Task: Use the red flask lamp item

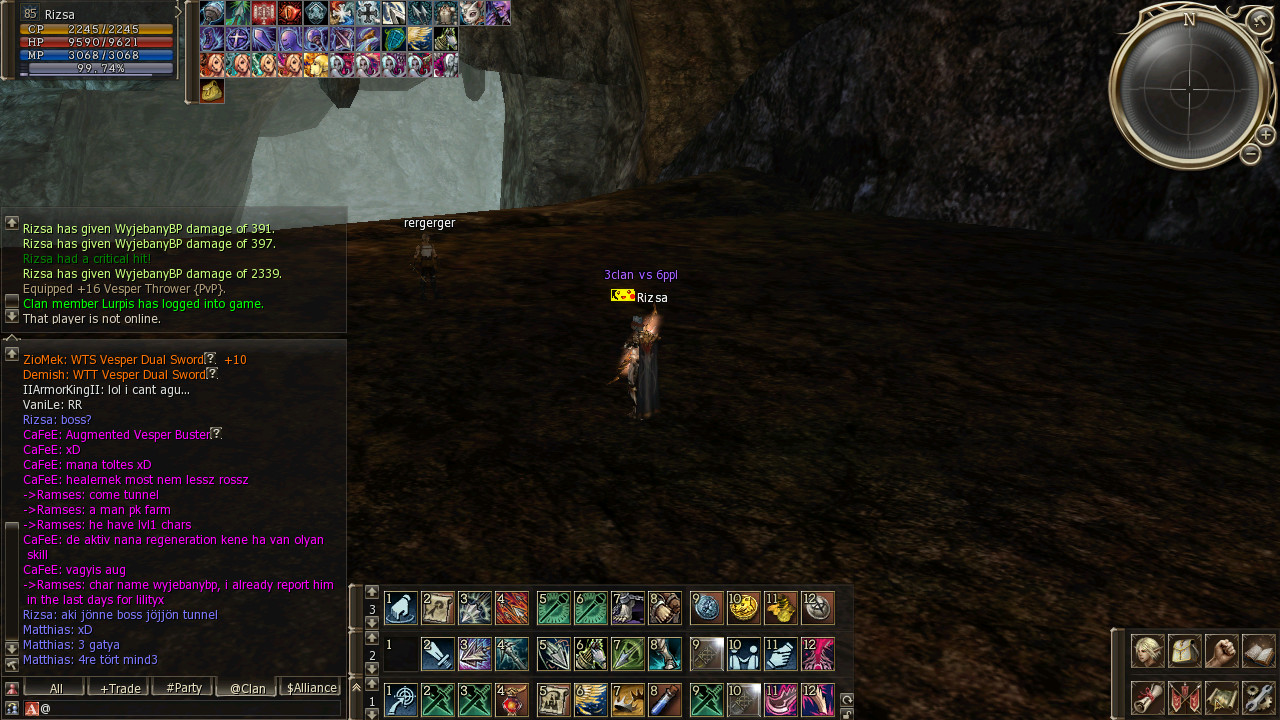Action: pos(511,700)
